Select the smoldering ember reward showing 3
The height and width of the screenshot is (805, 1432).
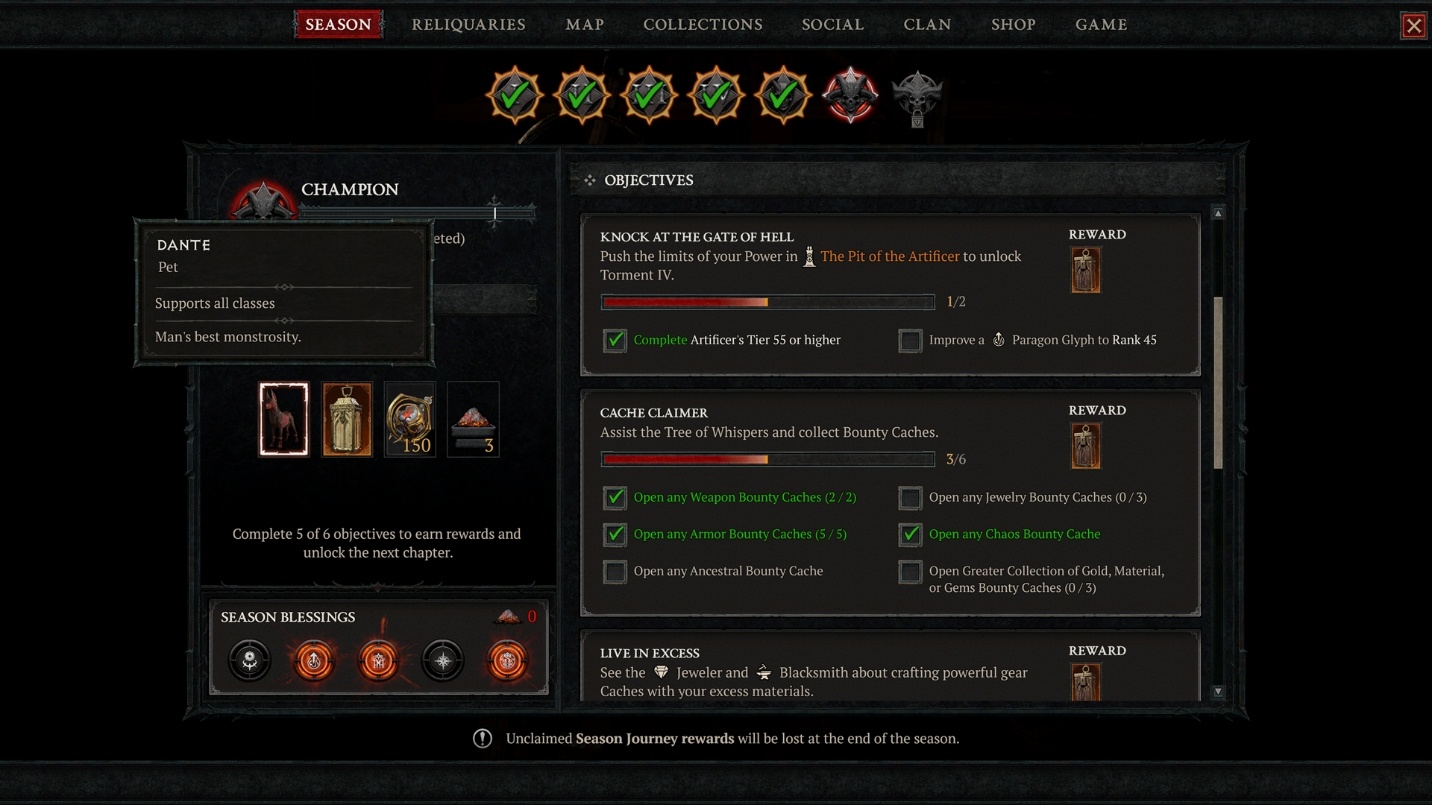(472, 419)
